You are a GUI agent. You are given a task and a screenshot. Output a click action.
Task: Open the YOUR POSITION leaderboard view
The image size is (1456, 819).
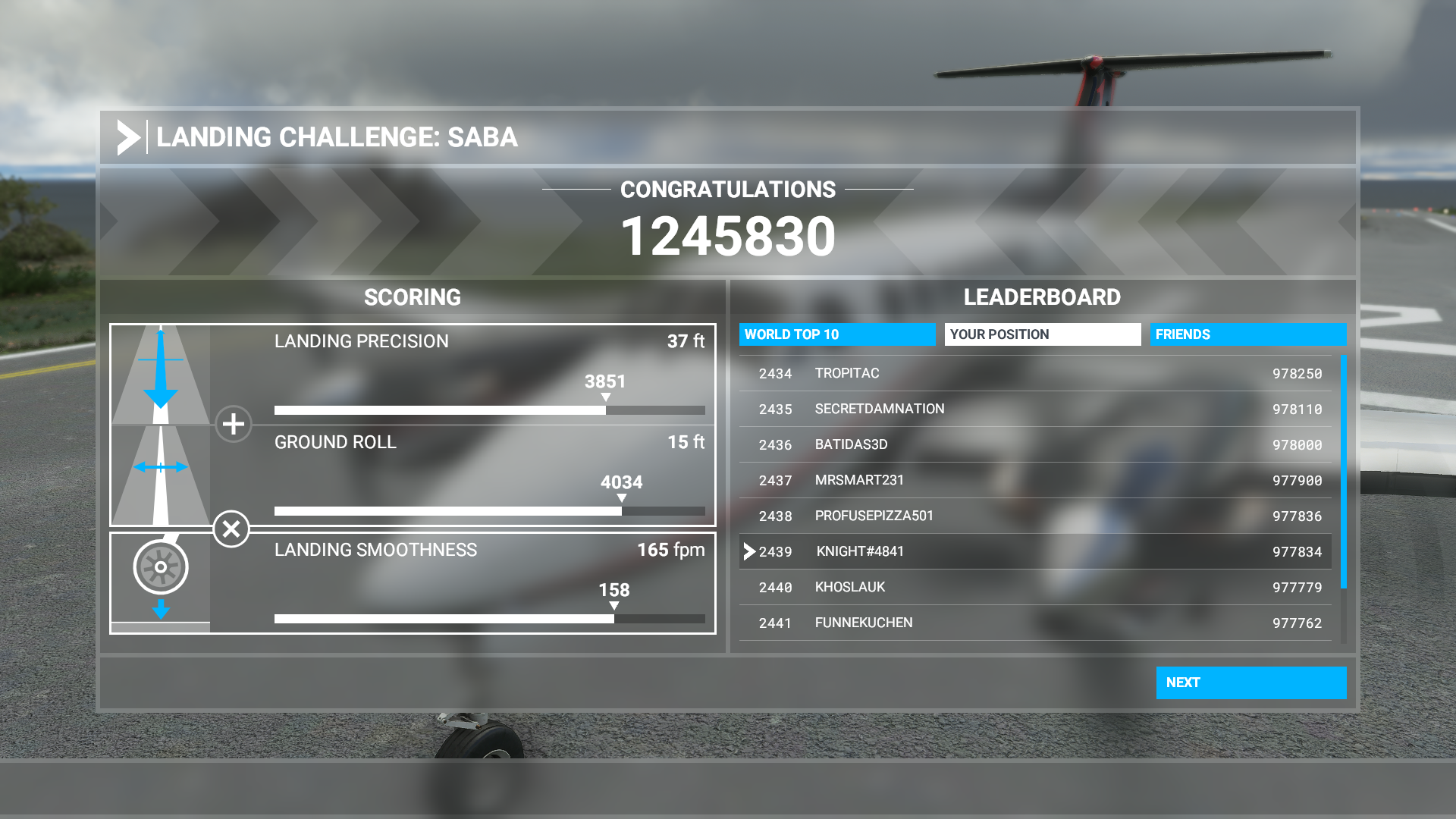1043,334
